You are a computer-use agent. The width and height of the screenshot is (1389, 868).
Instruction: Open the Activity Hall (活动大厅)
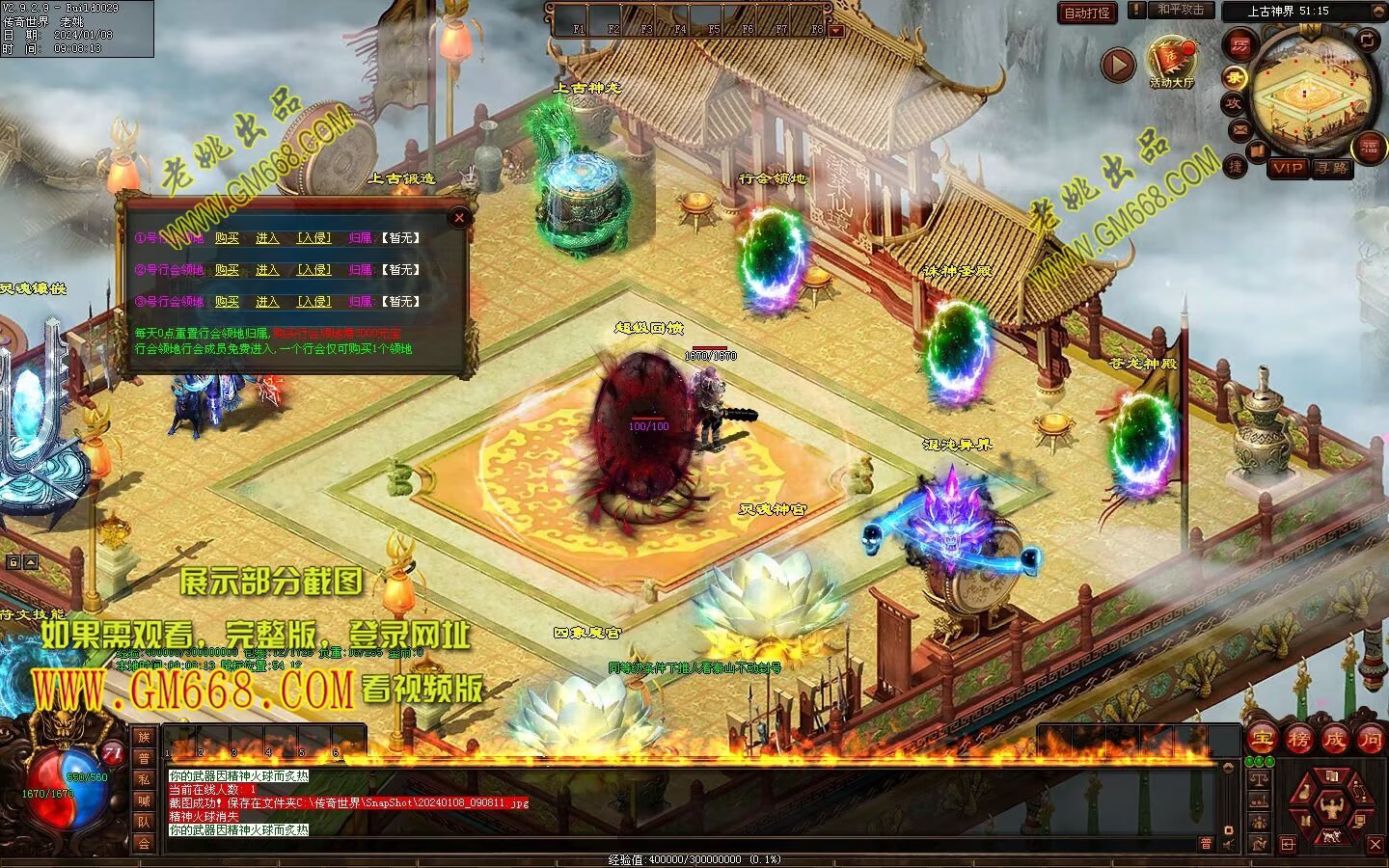coord(1171,64)
